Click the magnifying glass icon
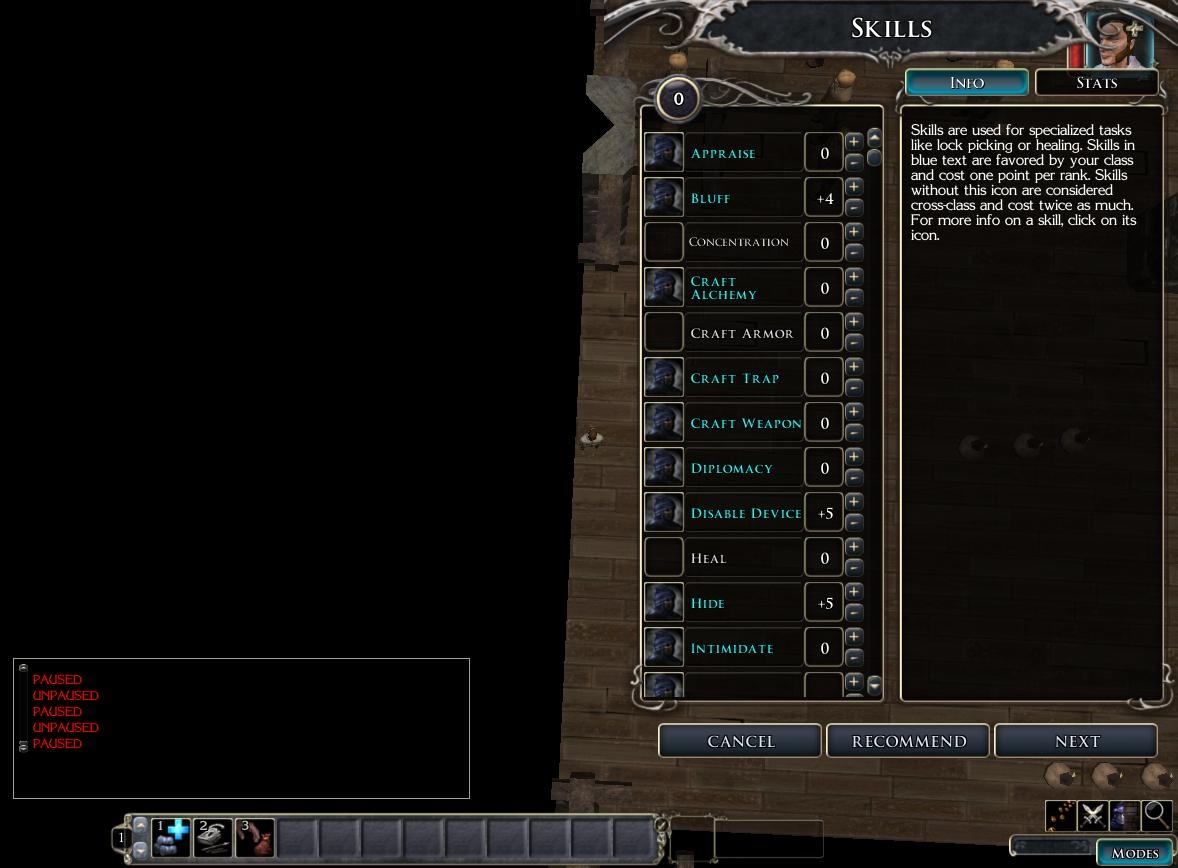This screenshot has width=1178, height=868. point(1157,815)
